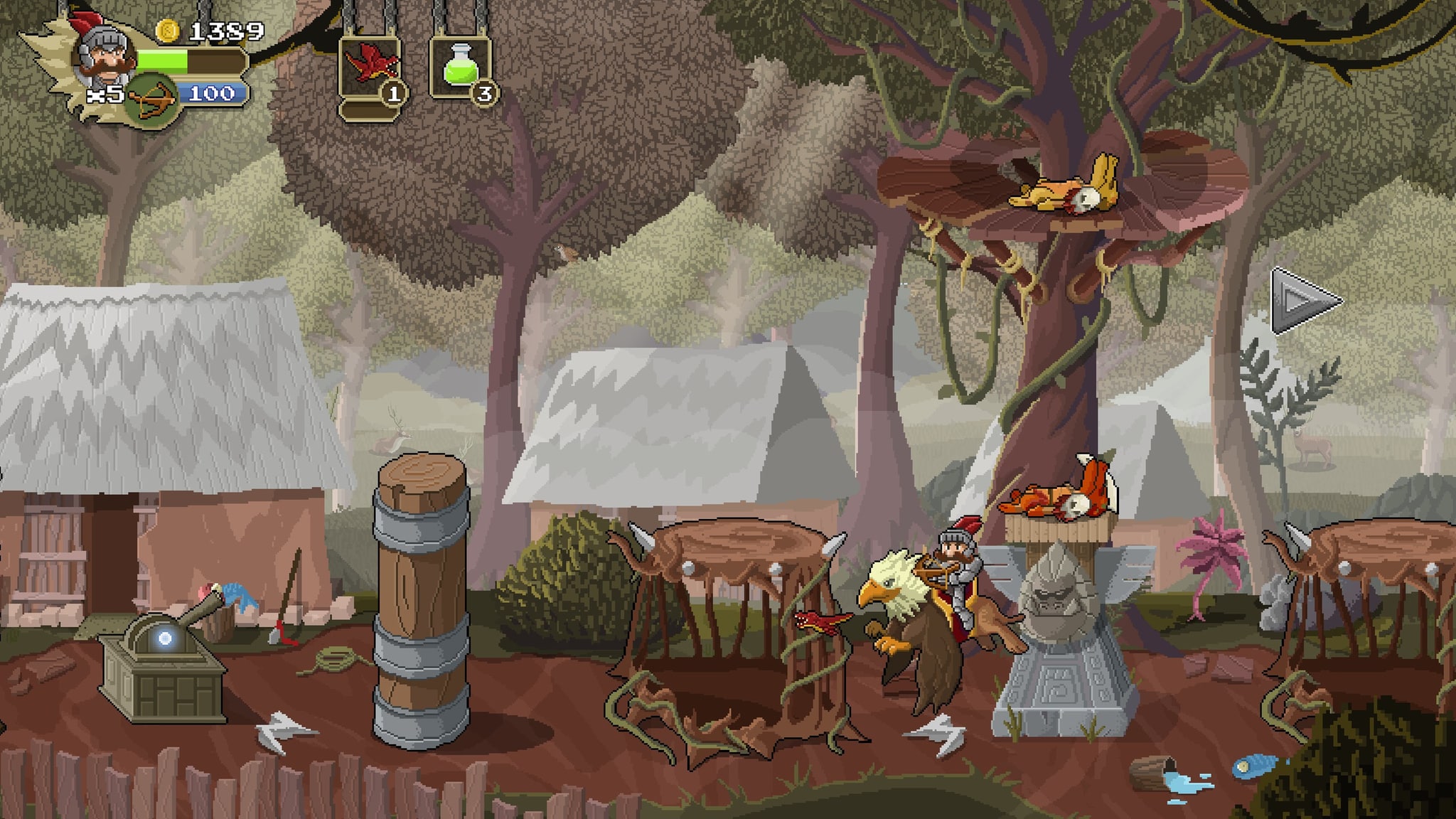Click the crossbow weapon icon
The height and width of the screenshot is (819, 1456).
click(153, 102)
